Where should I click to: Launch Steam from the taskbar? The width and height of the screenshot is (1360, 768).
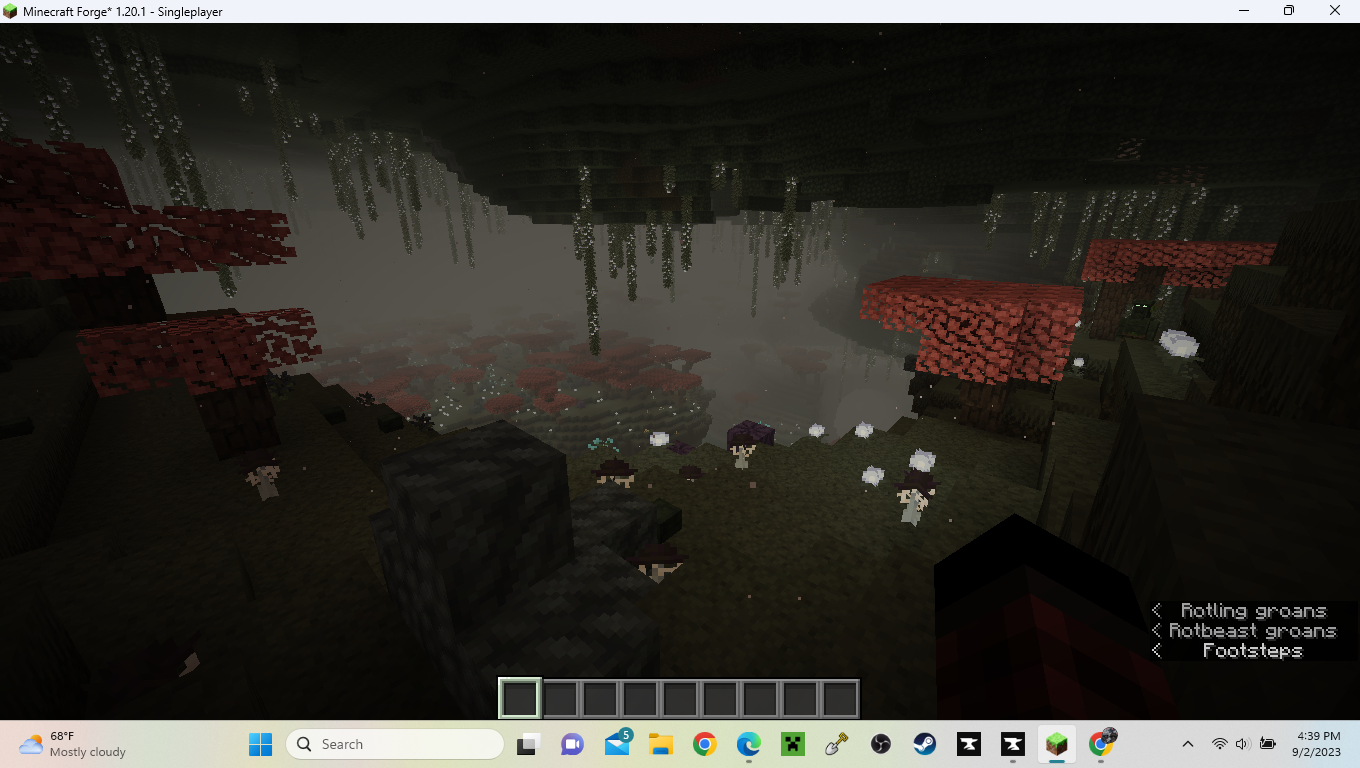point(923,744)
